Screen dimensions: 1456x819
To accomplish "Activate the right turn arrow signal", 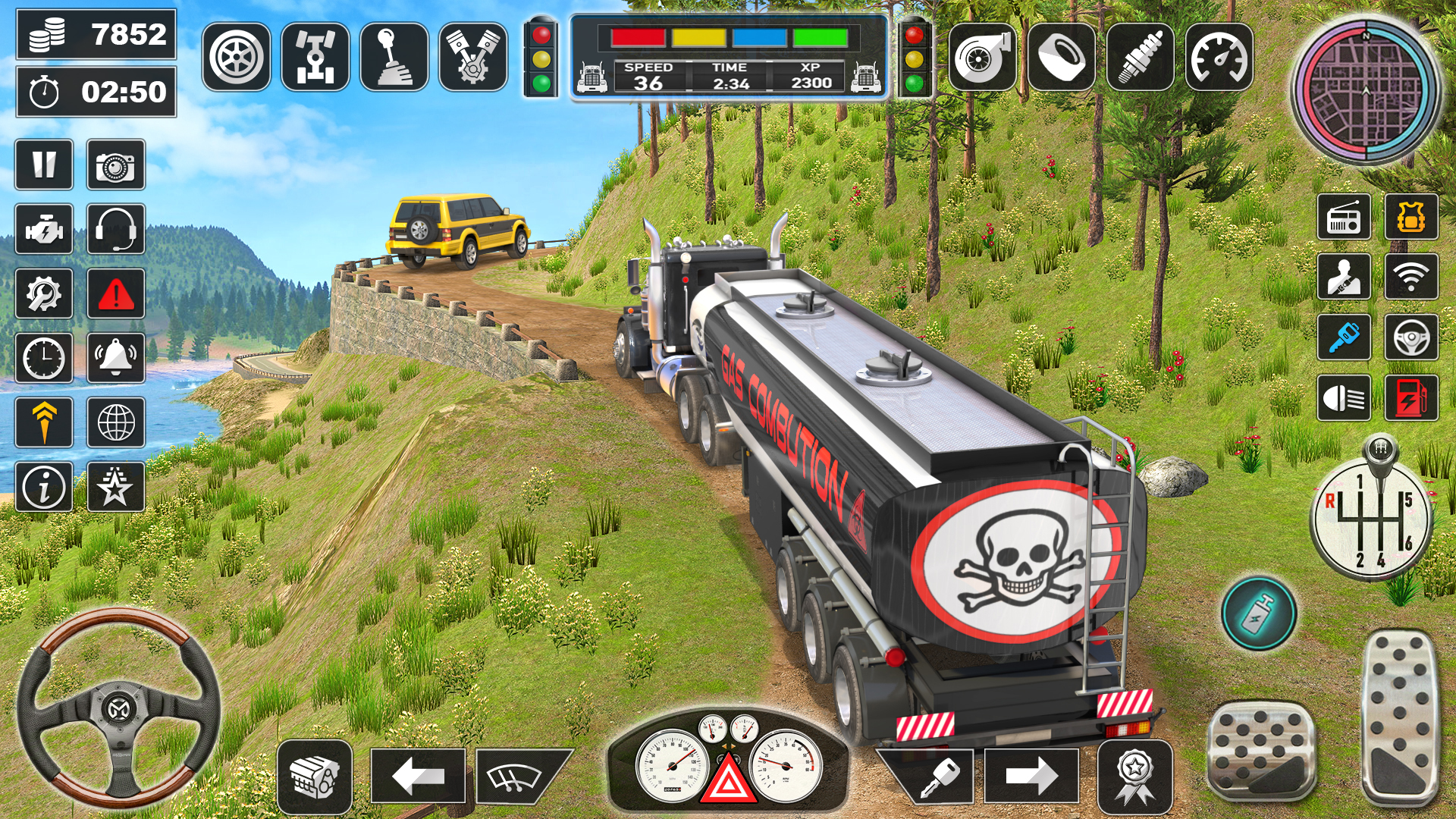I will pos(1031,776).
